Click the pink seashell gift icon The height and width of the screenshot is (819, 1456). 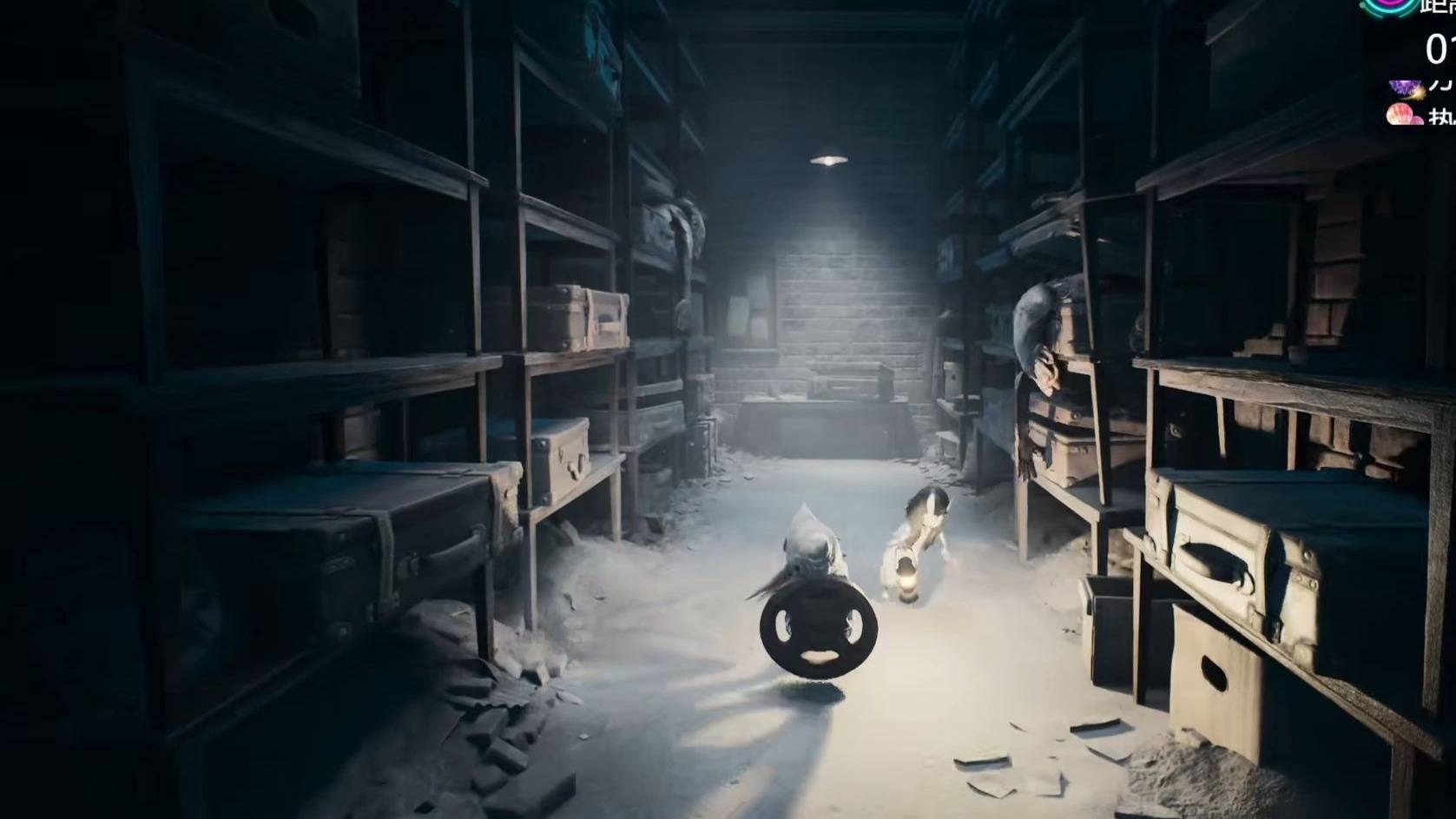pyautogui.click(x=1403, y=115)
